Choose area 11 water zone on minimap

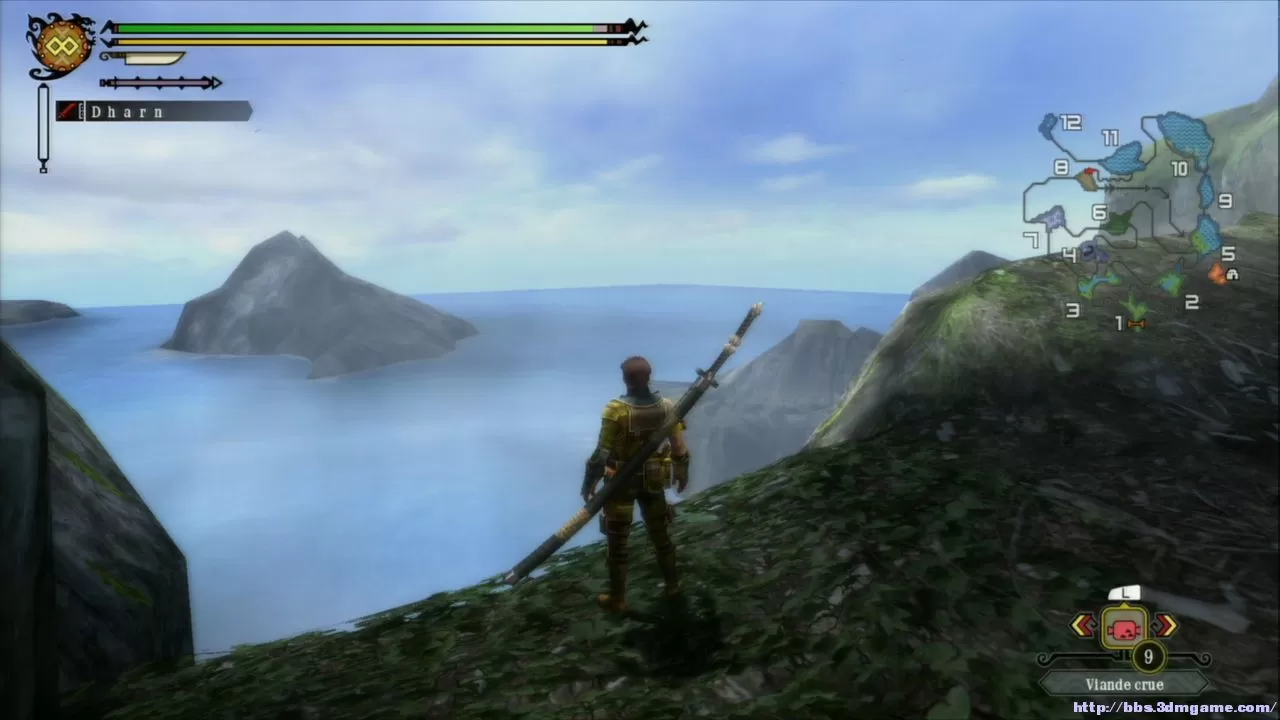(x=1124, y=158)
